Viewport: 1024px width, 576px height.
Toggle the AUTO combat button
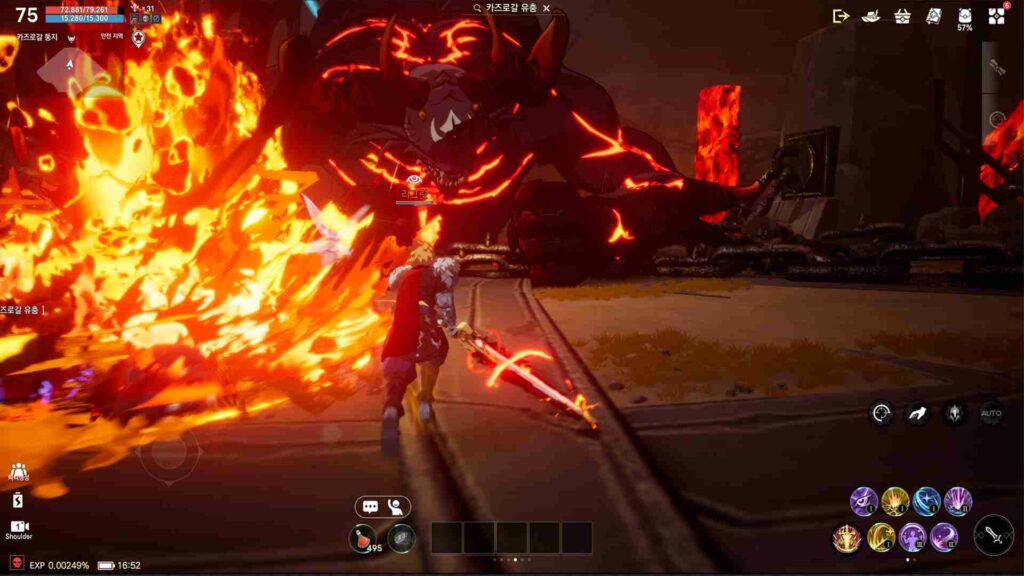point(991,413)
